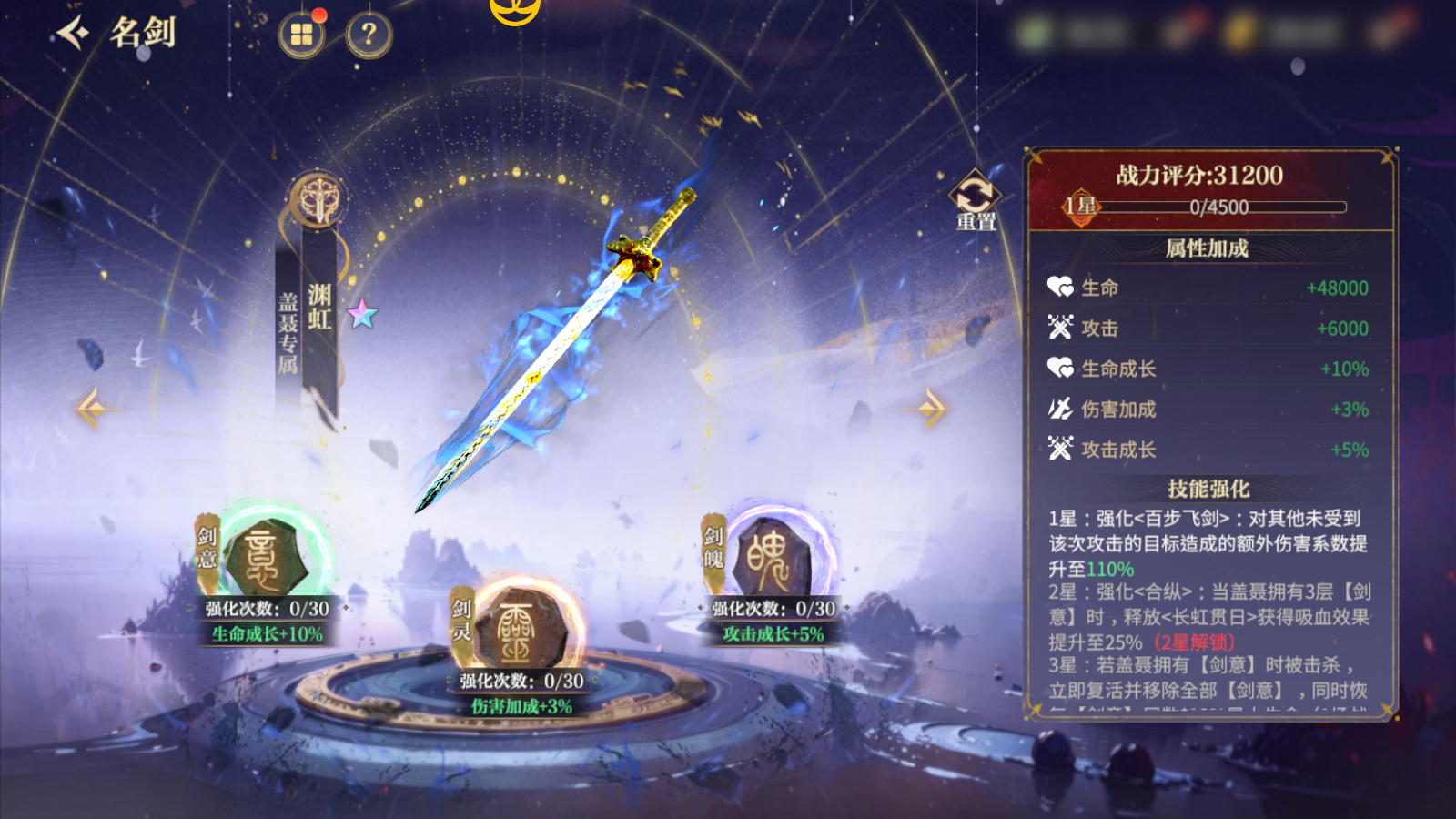Click the 重置 reset button

(975, 200)
